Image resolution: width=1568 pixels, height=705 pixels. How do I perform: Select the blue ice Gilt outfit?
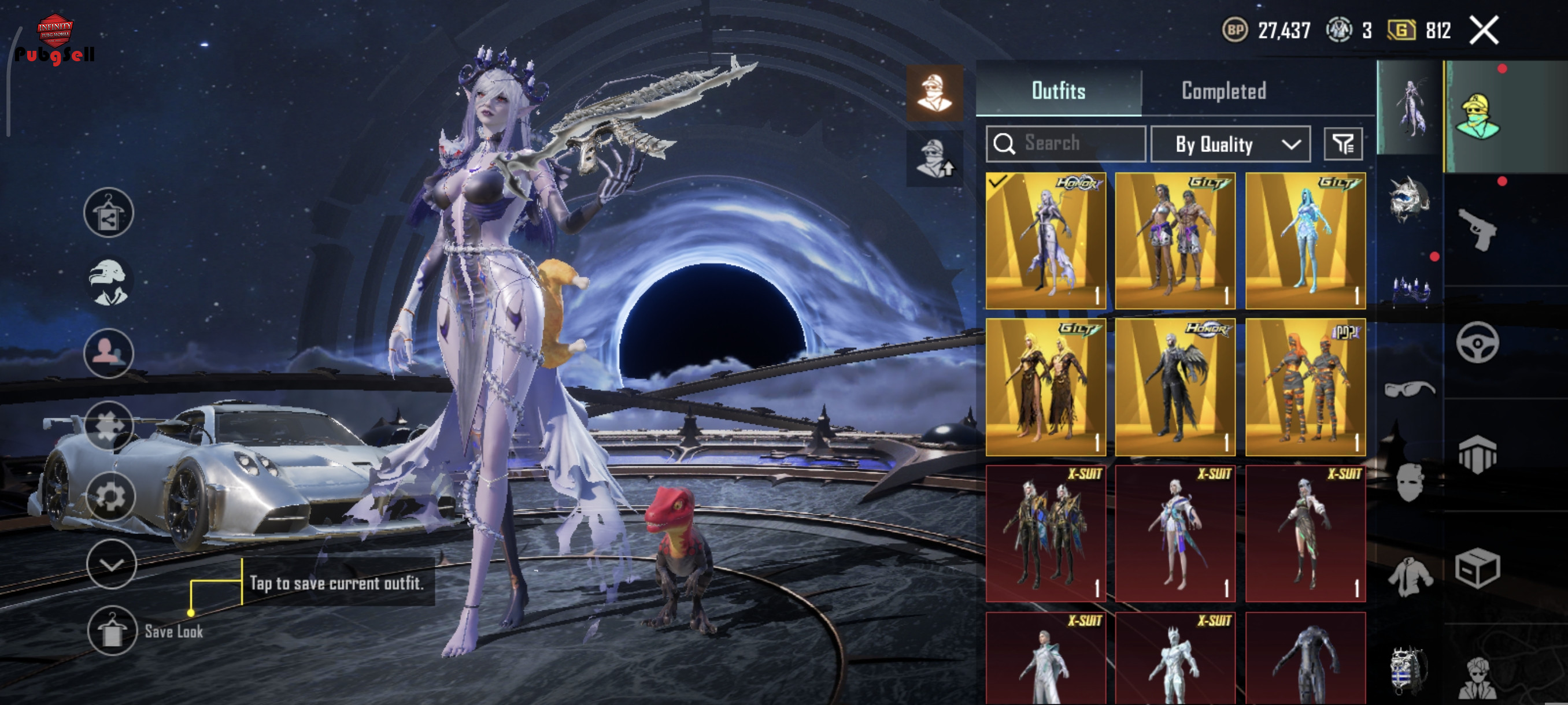coord(1305,241)
